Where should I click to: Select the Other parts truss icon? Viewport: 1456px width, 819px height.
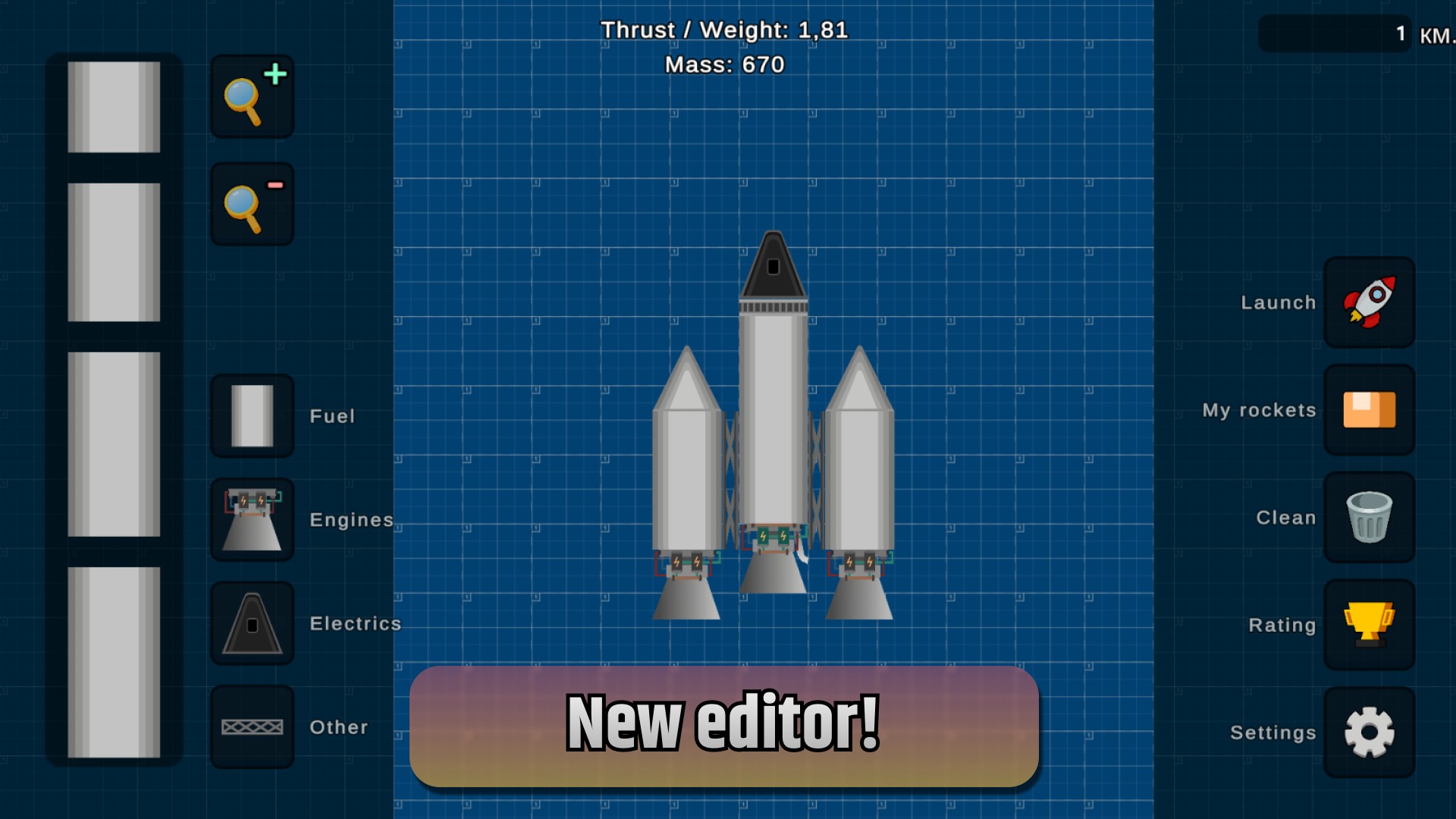[x=252, y=726]
